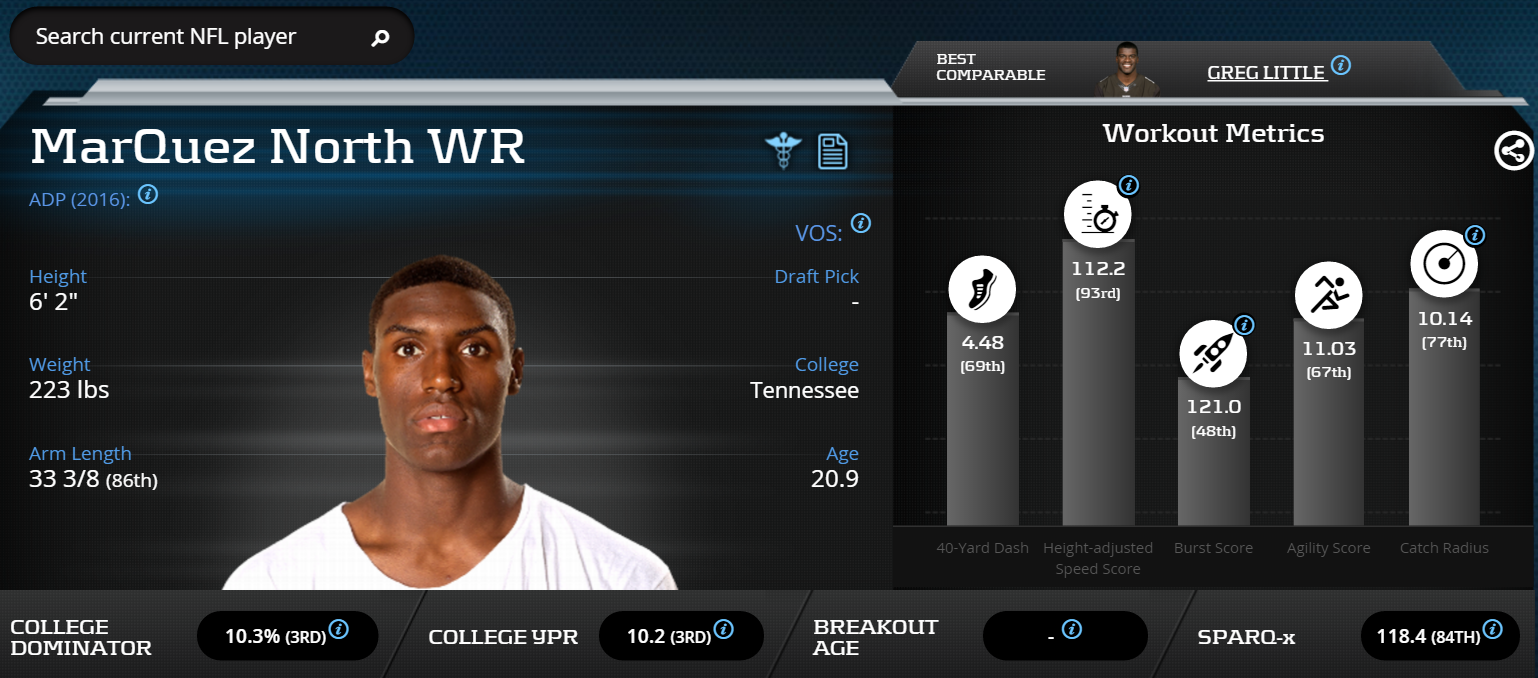The height and width of the screenshot is (678, 1538).
Task: Open the Greg Little comparable player link
Action: tap(1266, 72)
